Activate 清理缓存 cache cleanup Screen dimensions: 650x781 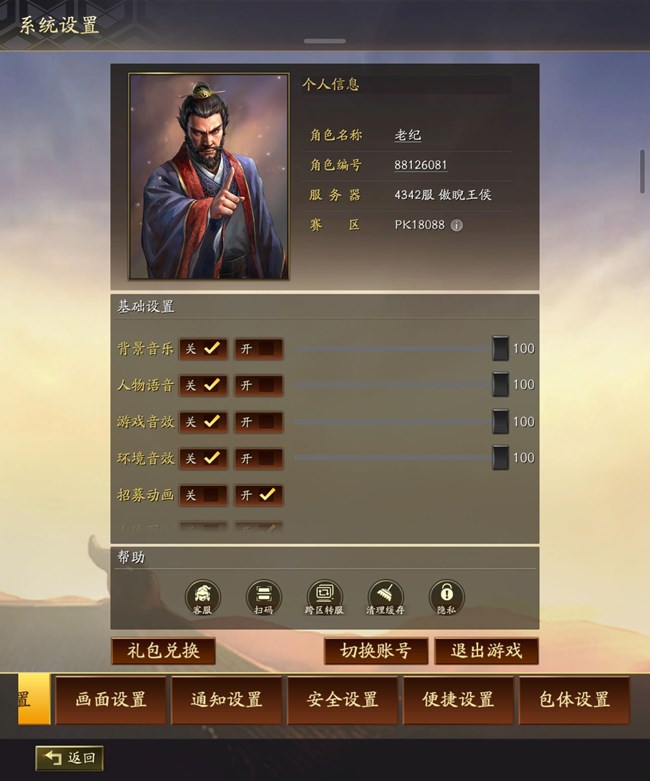tap(386, 598)
